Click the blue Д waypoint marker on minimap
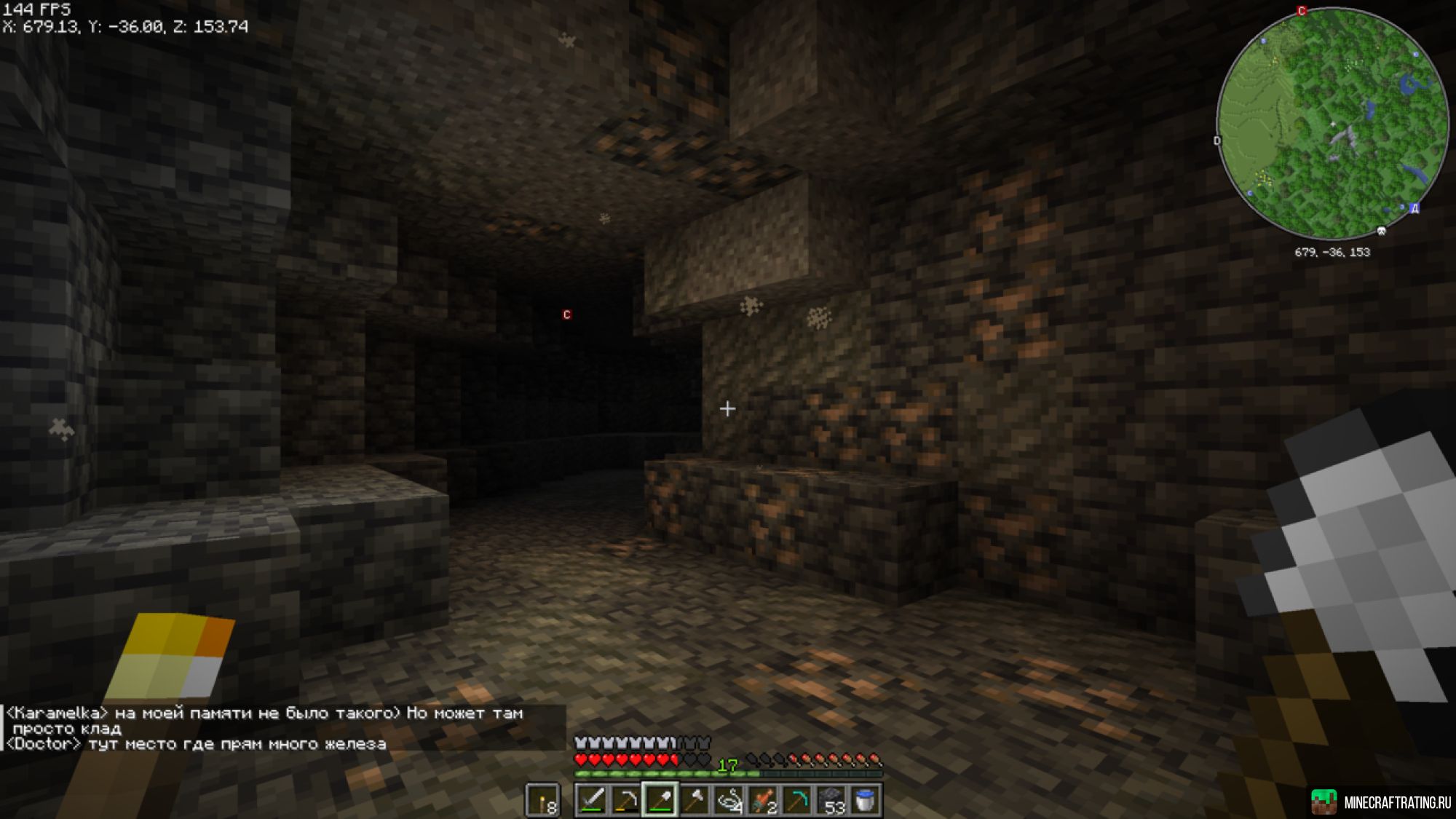1456x819 pixels. [1414, 208]
